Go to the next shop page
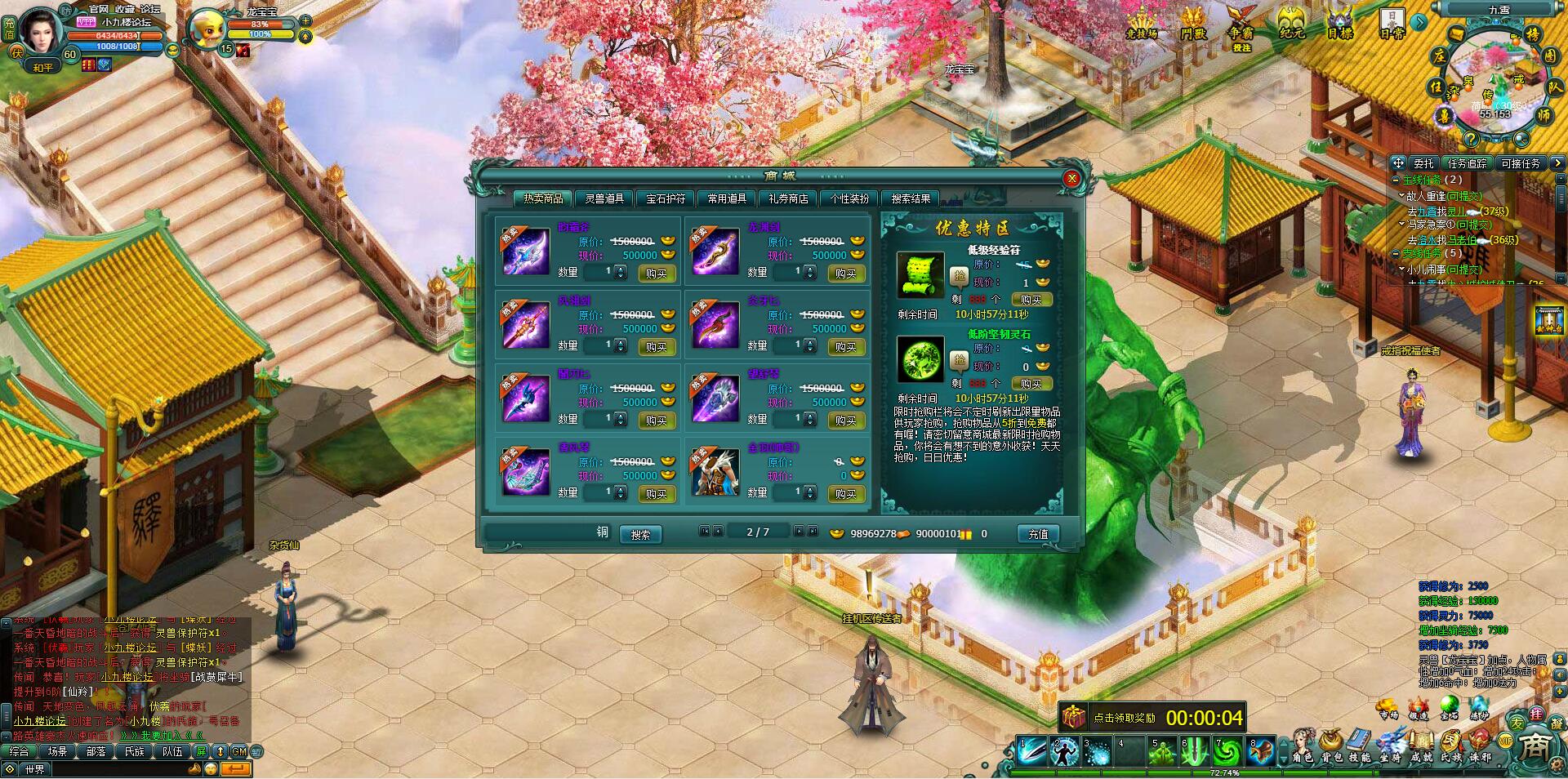The height and width of the screenshot is (779, 1568). (x=800, y=532)
